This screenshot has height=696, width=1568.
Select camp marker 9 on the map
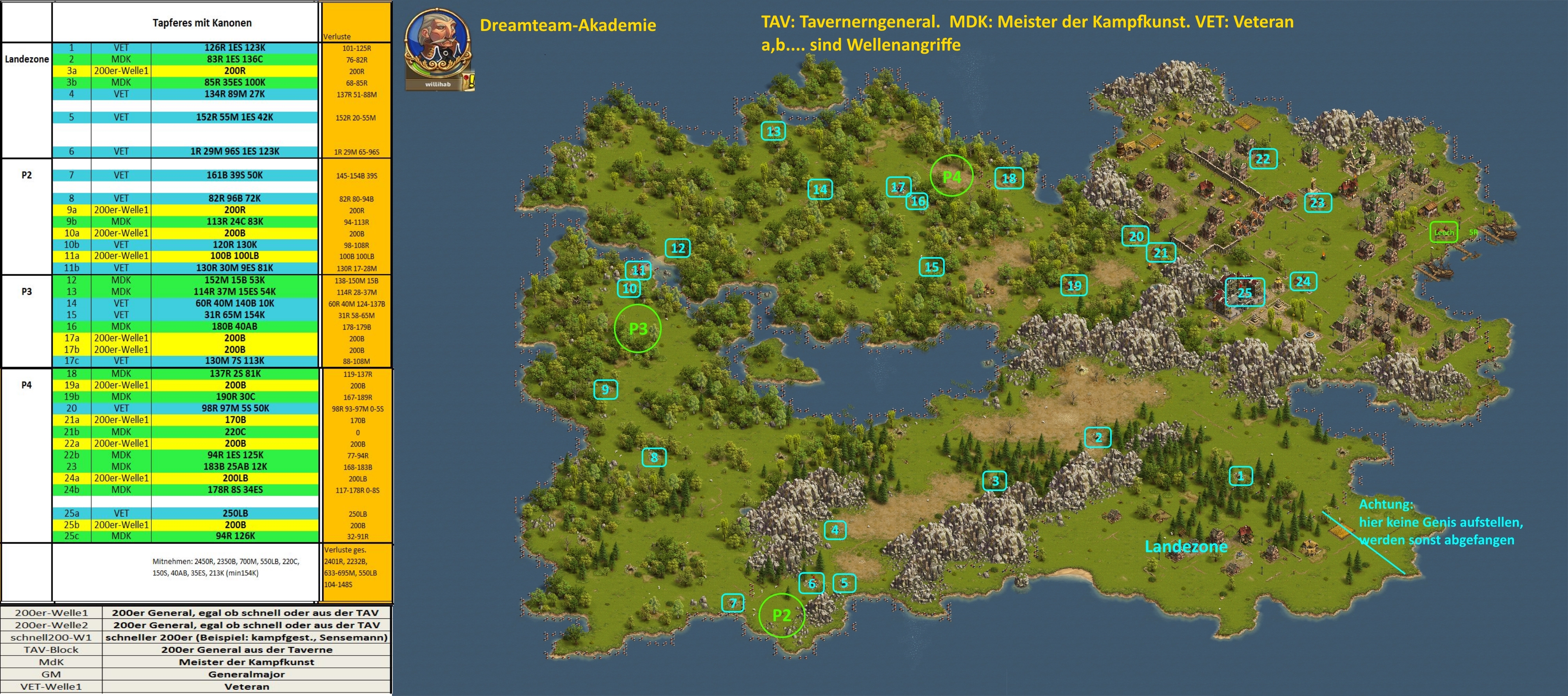(605, 390)
